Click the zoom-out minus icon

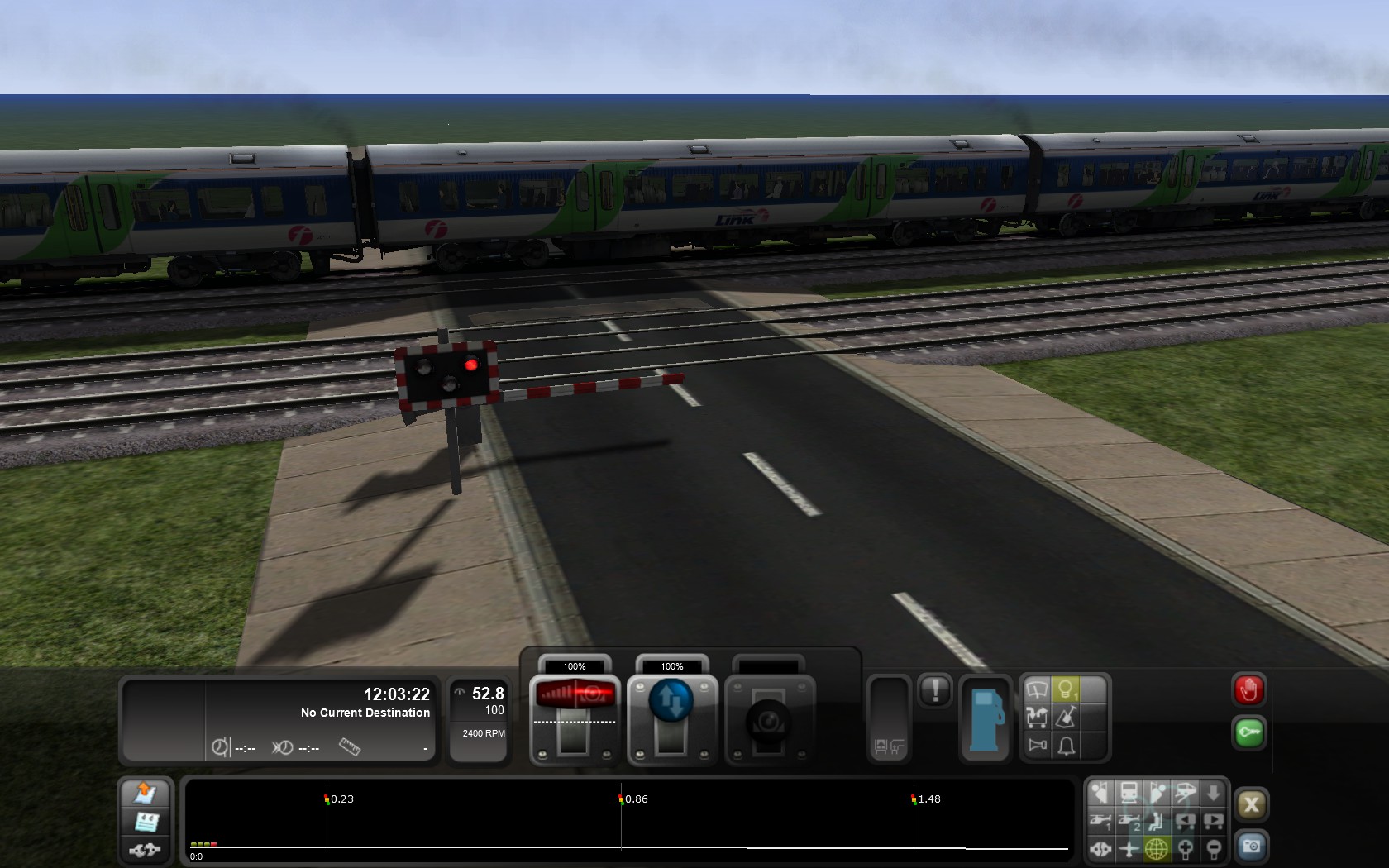[1213, 849]
